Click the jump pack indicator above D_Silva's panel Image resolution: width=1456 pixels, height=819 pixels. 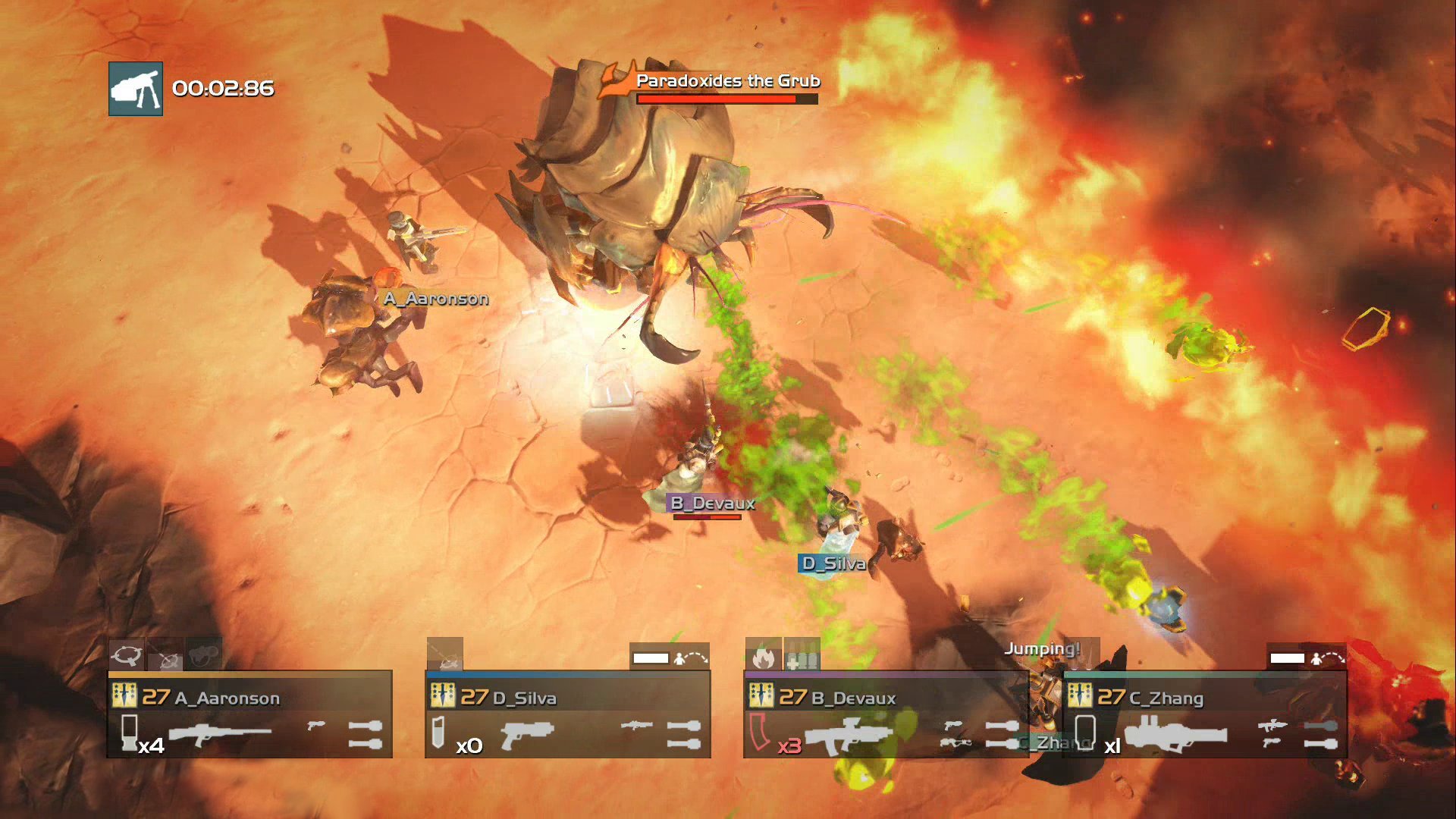pyautogui.click(x=670, y=657)
